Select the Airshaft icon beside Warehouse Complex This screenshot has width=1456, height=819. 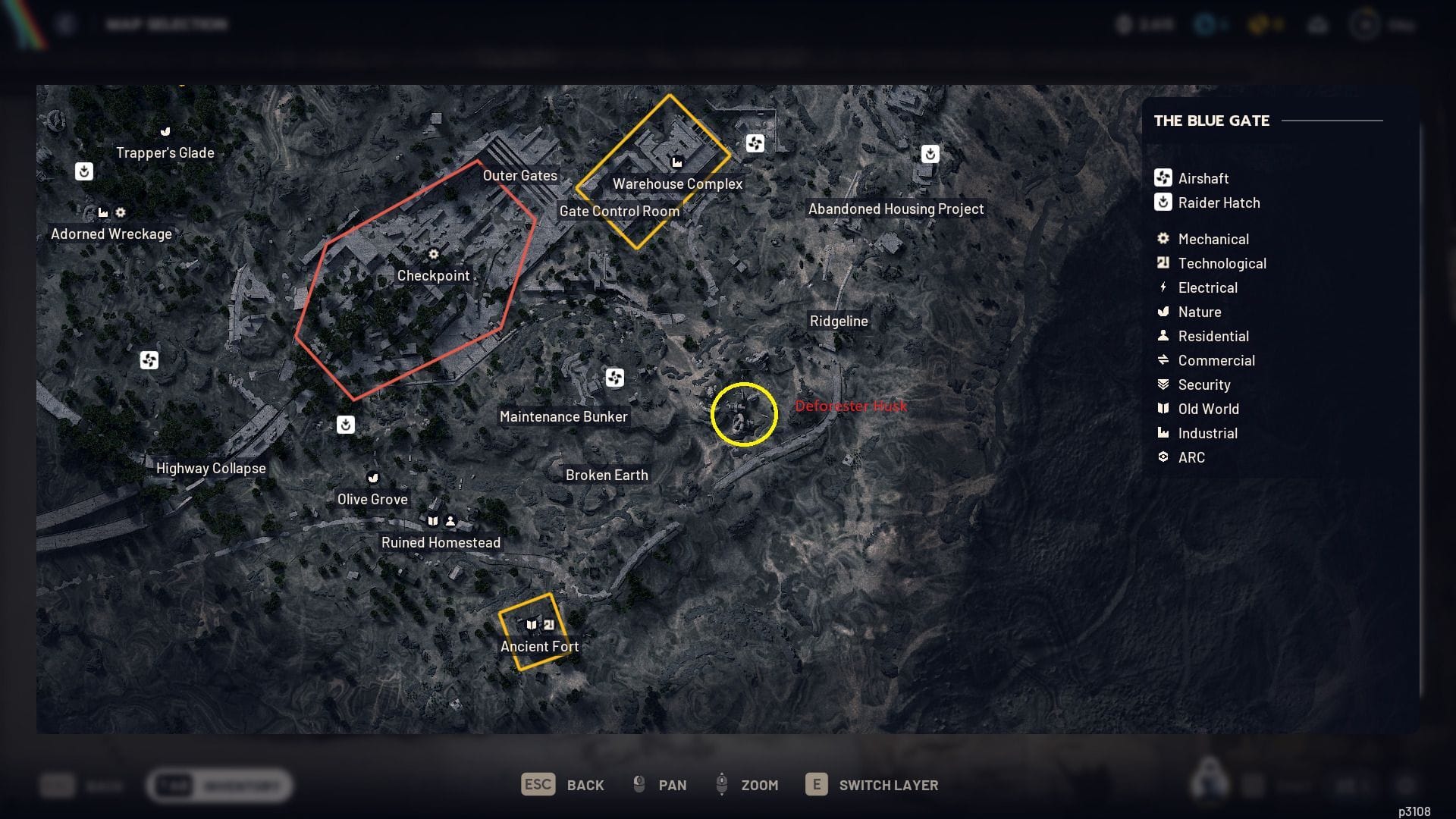(x=755, y=143)
